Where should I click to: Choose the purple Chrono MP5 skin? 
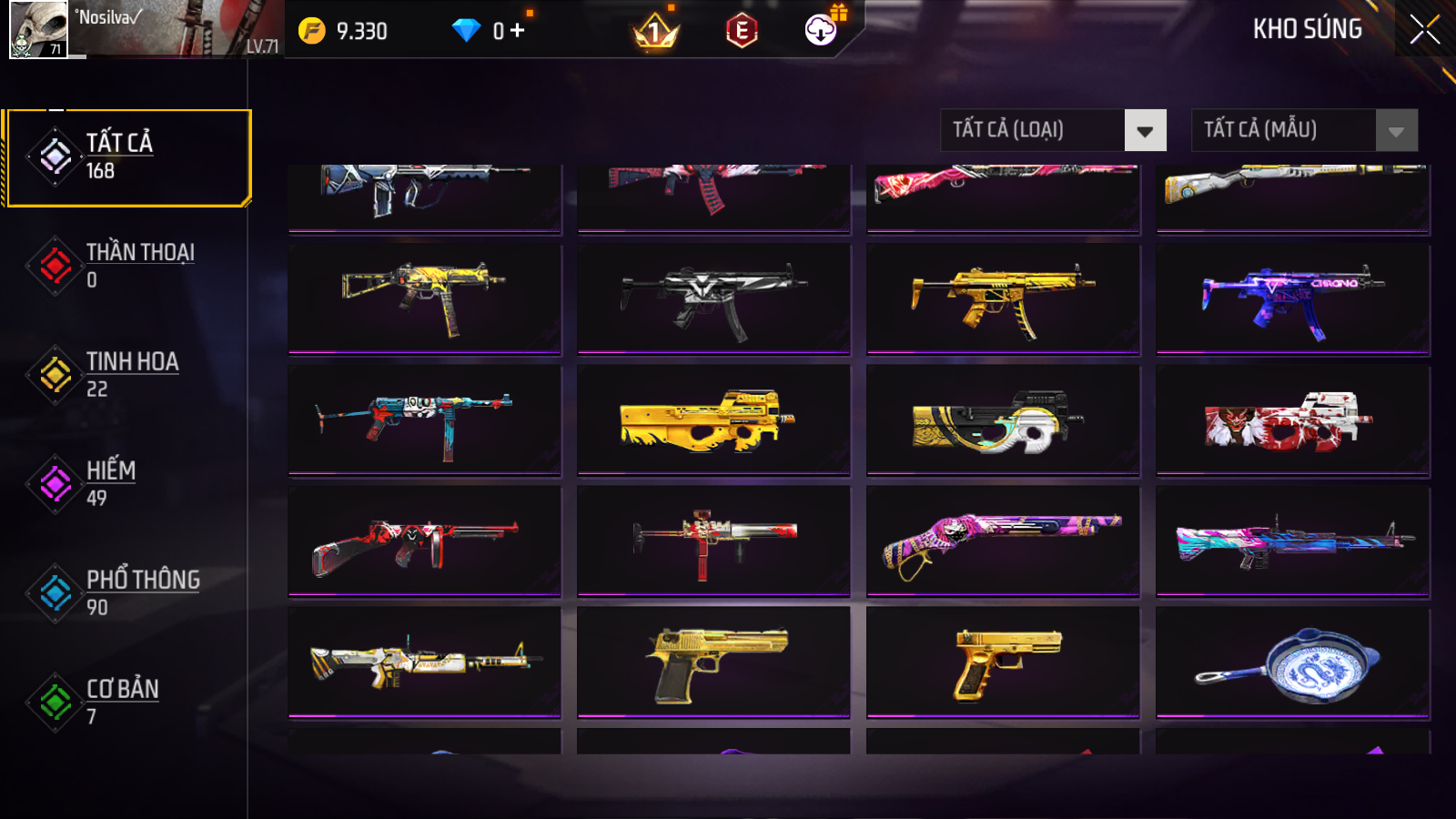(1292, 298)
